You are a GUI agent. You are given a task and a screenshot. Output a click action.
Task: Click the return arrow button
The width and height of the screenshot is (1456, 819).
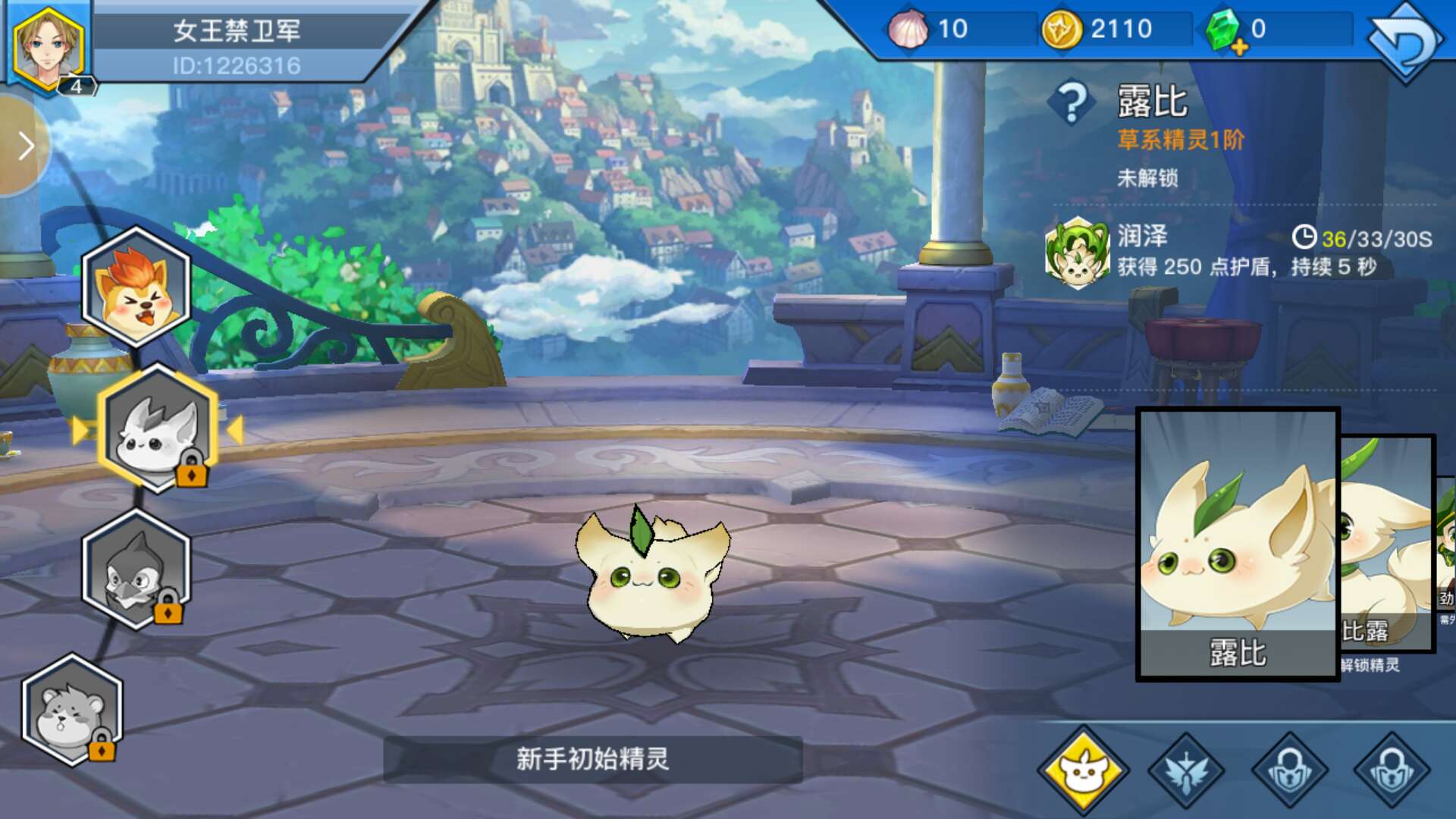[x=1404, y=42]
